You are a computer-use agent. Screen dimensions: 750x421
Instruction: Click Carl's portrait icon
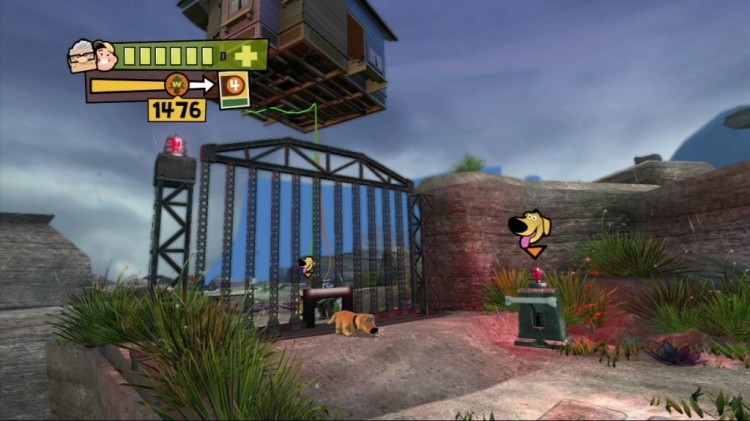click(81, 57)
